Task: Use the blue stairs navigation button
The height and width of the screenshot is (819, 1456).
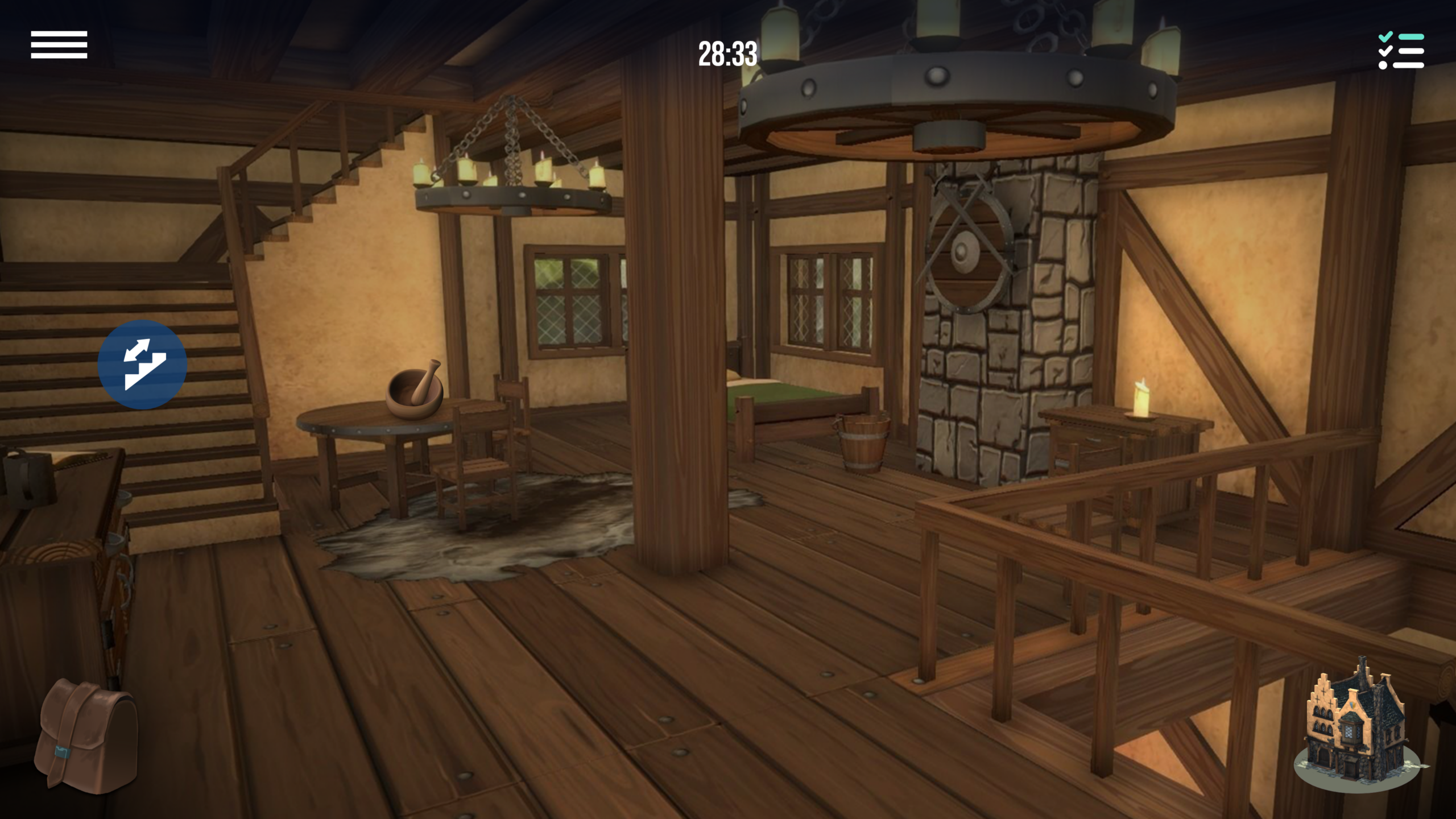Action: click(142, 365)
